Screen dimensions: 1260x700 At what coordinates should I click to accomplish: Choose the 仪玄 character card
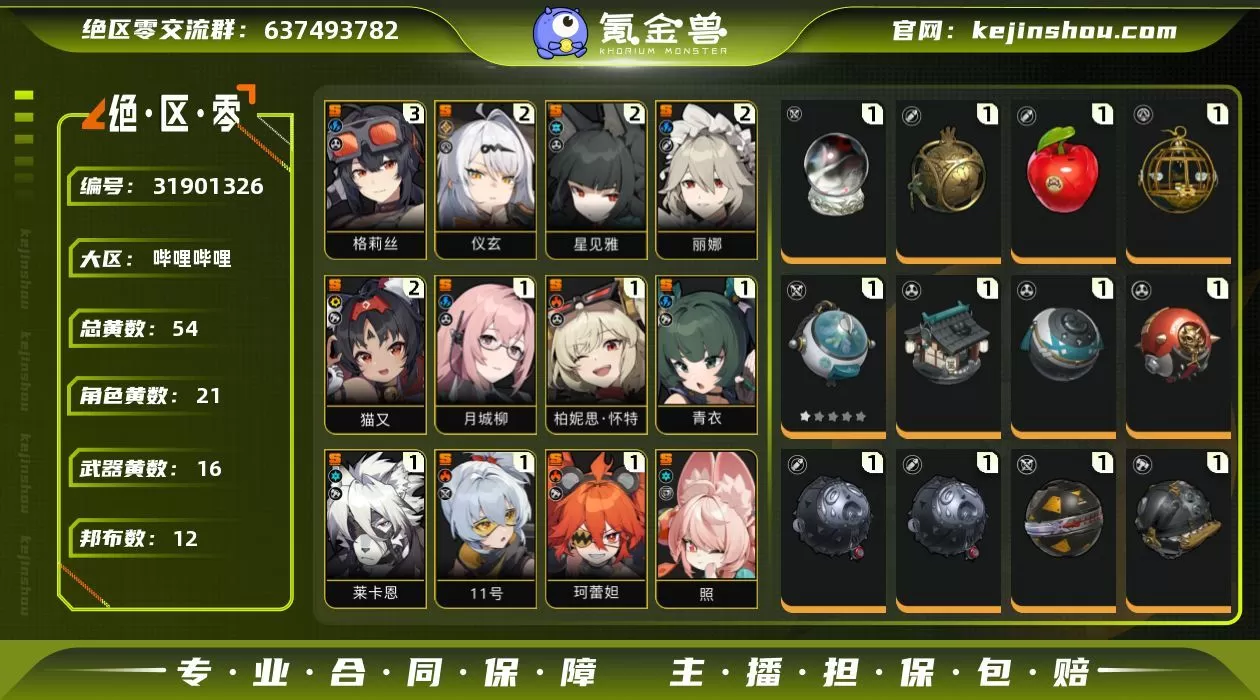tap(486, 178)
